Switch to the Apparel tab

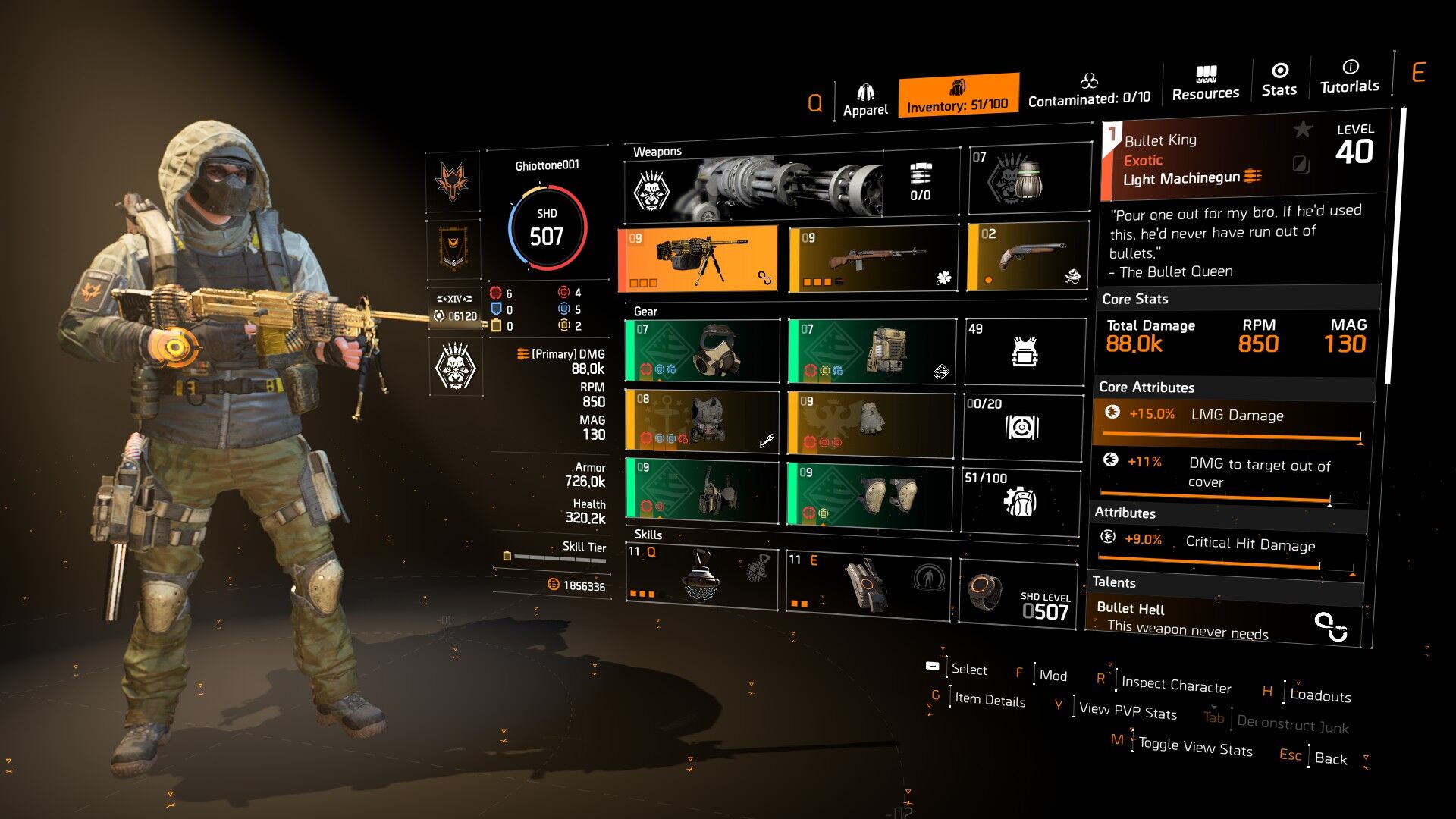tap(865, 101)
